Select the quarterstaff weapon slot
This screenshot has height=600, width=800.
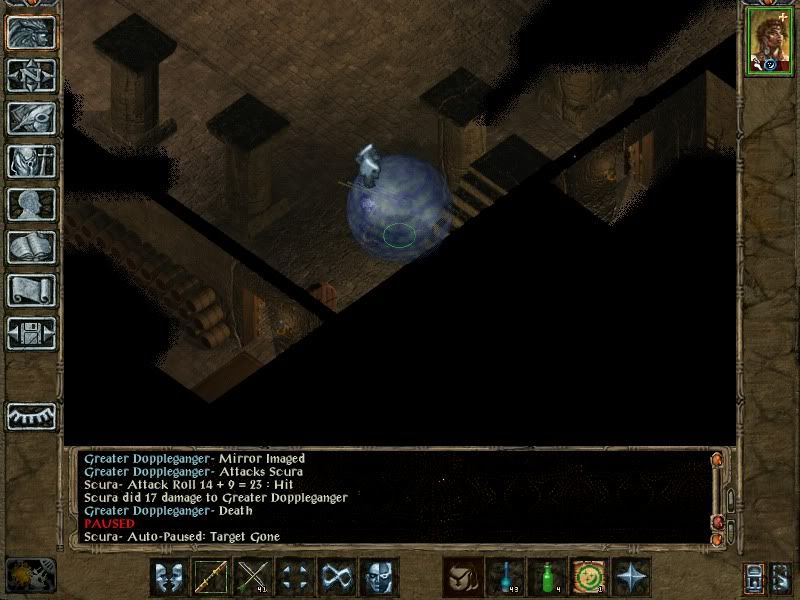coord(212,577)
